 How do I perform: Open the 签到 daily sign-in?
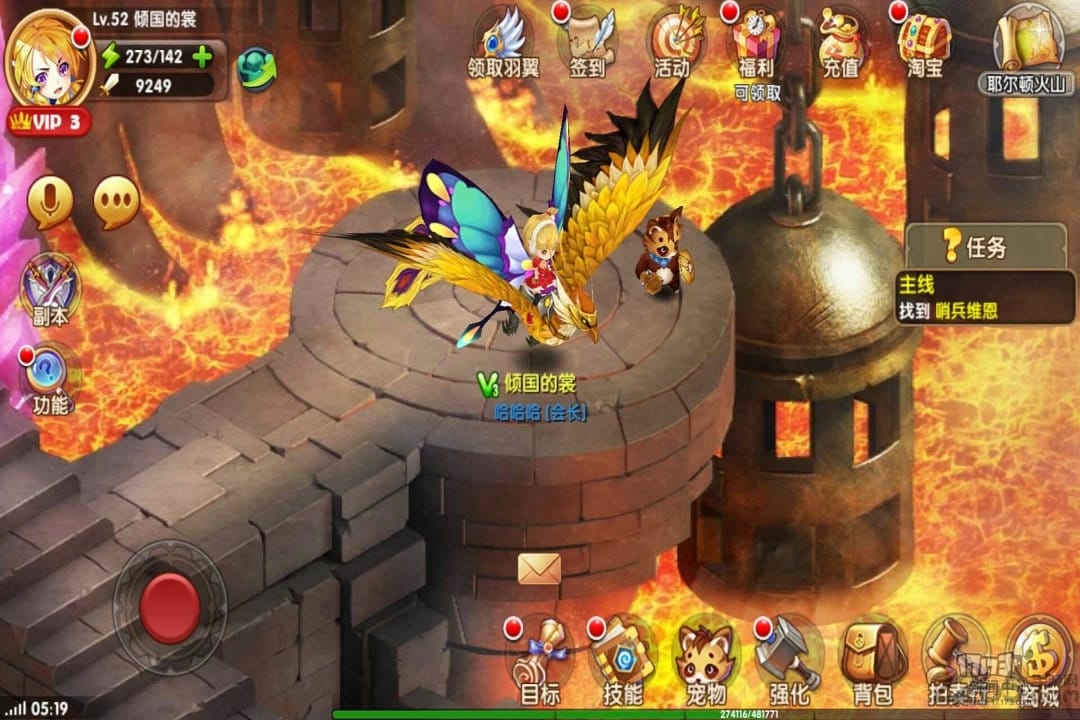(x=588, y=40)
